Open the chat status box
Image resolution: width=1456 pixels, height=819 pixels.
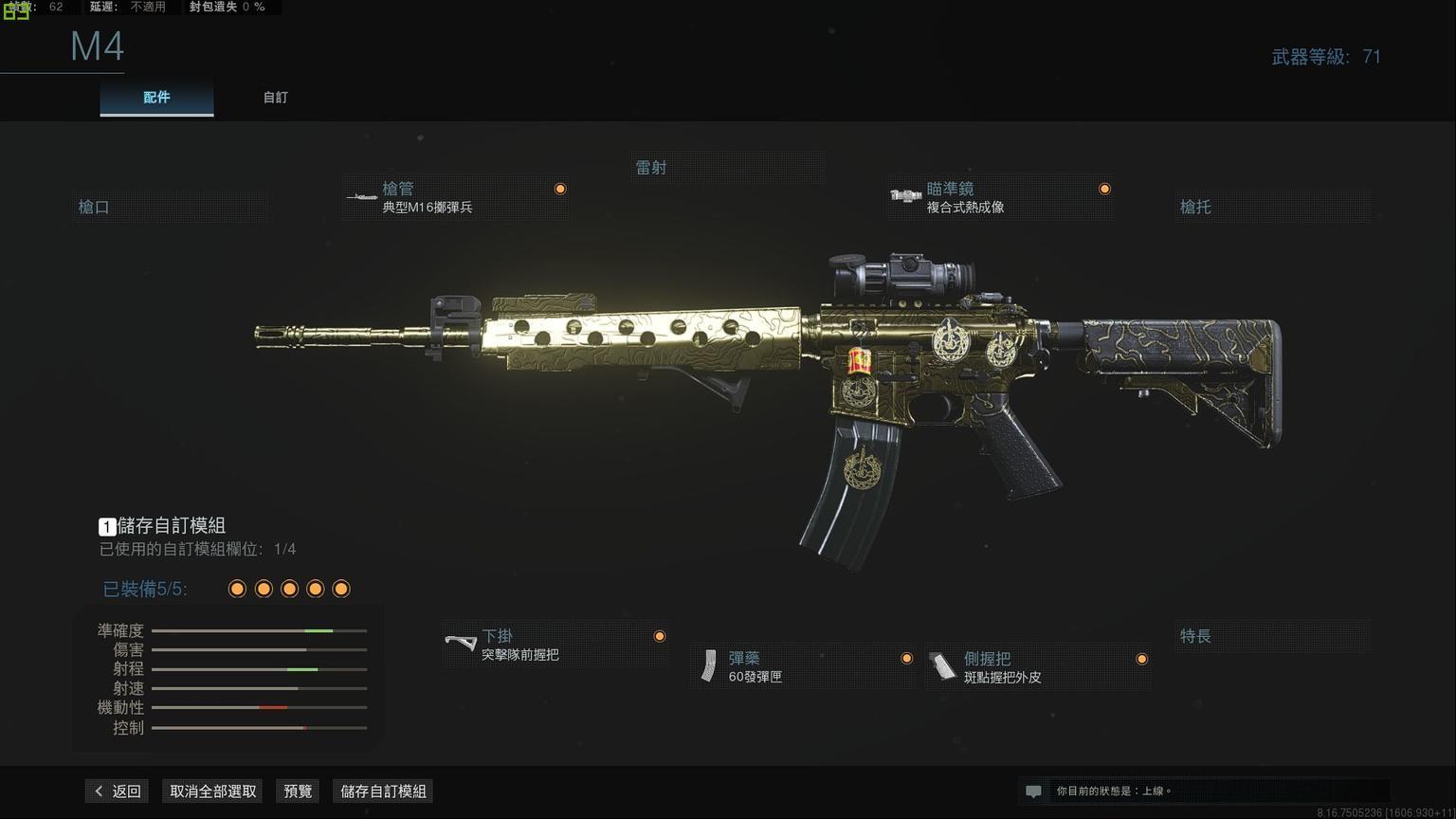(x=1204, y=791)
